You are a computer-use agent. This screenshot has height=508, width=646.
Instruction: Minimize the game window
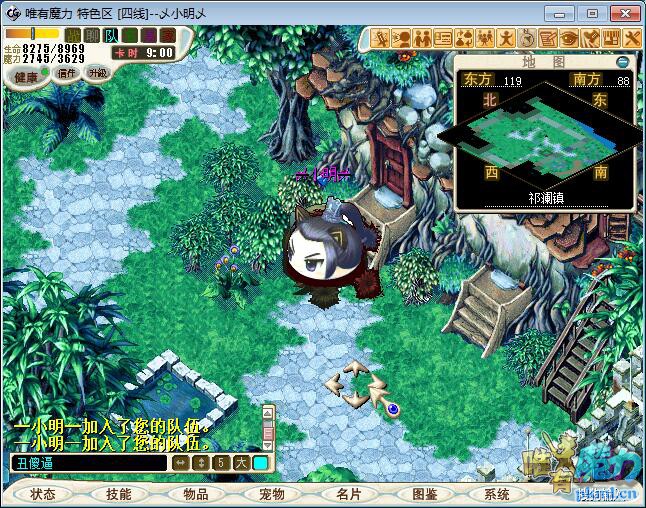[565, 13]
